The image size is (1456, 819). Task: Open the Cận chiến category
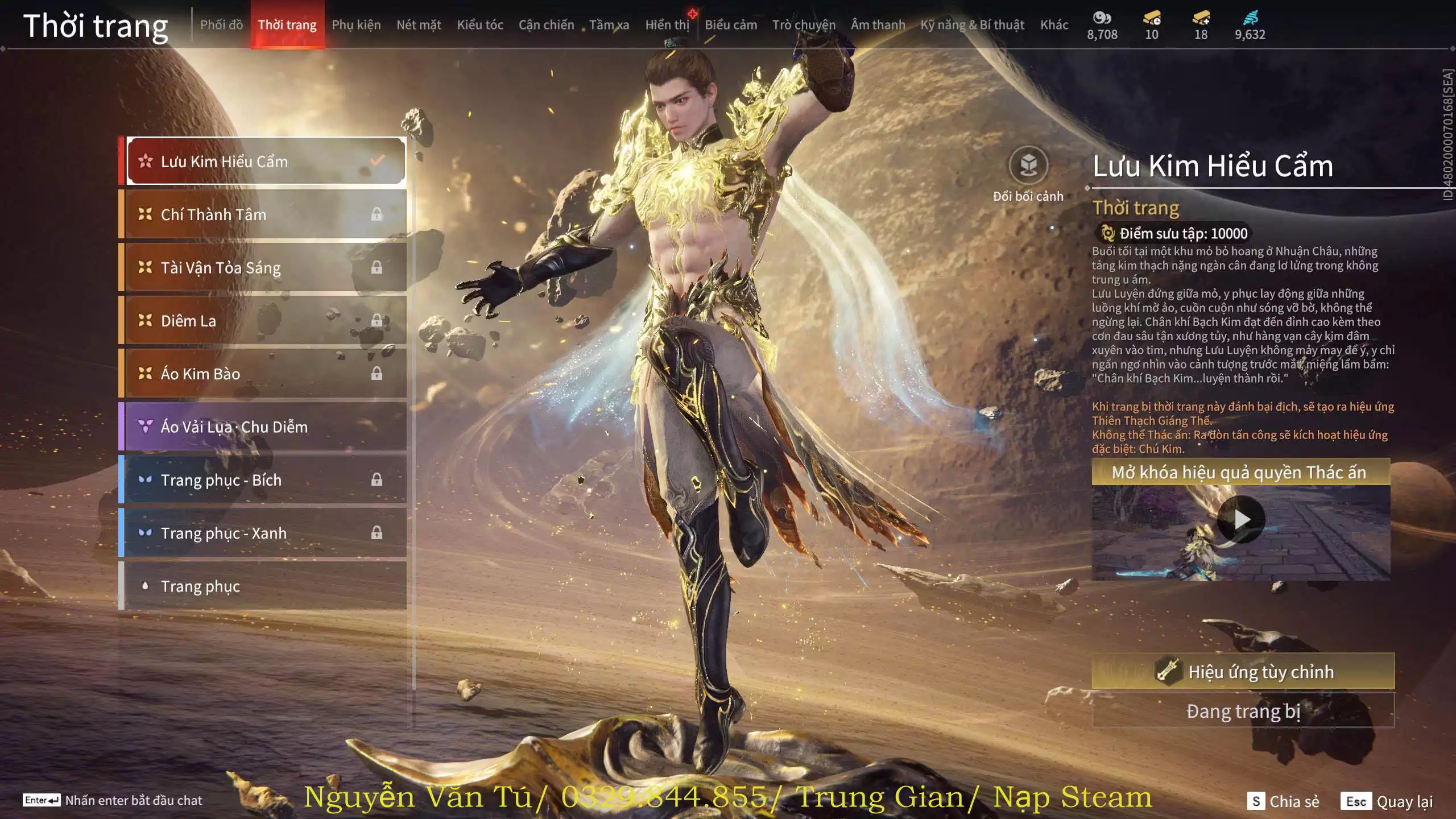pyautogui.click(x=546, y=25)
